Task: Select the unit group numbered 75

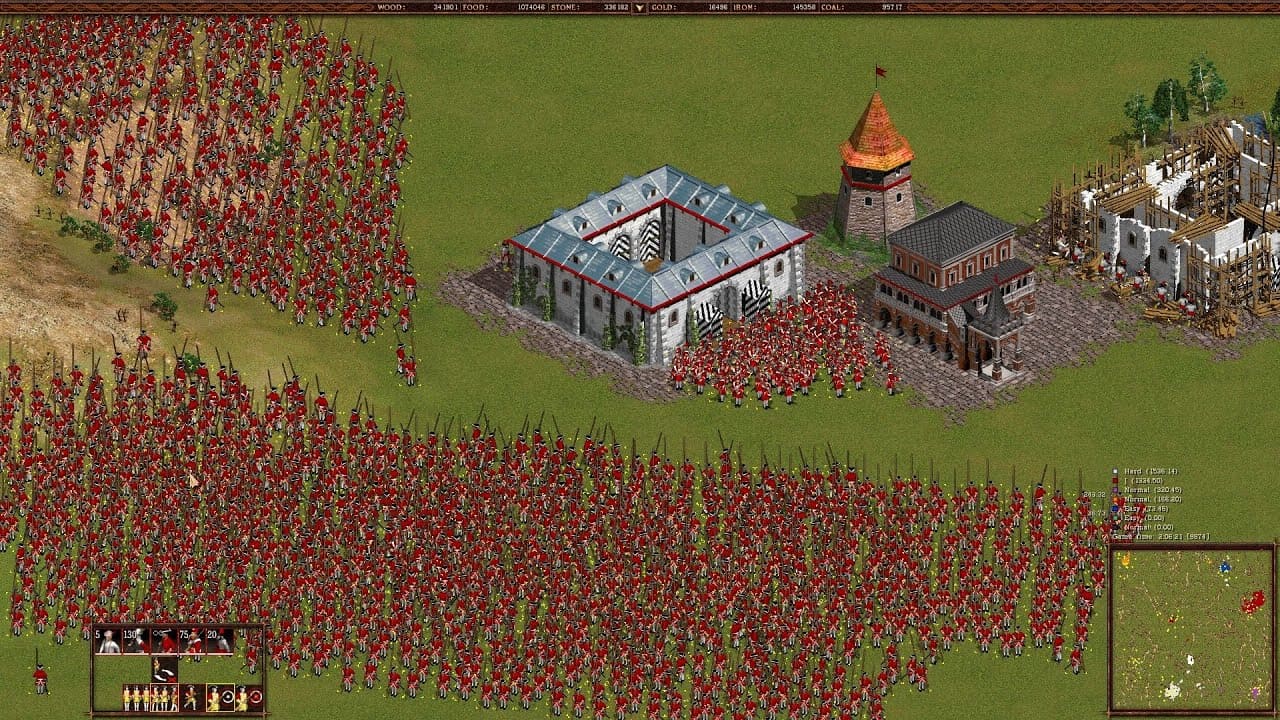Action: point(163,641)
